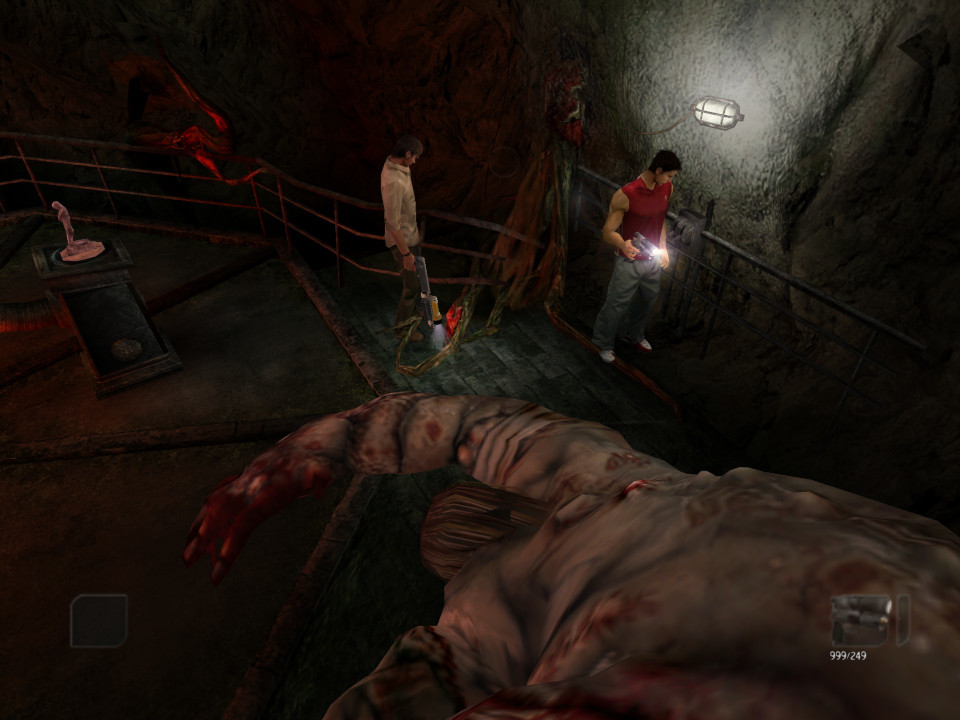Select the equipped pistol weapon icon
This screenshot has height=720, width=960.
tap(866, 620)
